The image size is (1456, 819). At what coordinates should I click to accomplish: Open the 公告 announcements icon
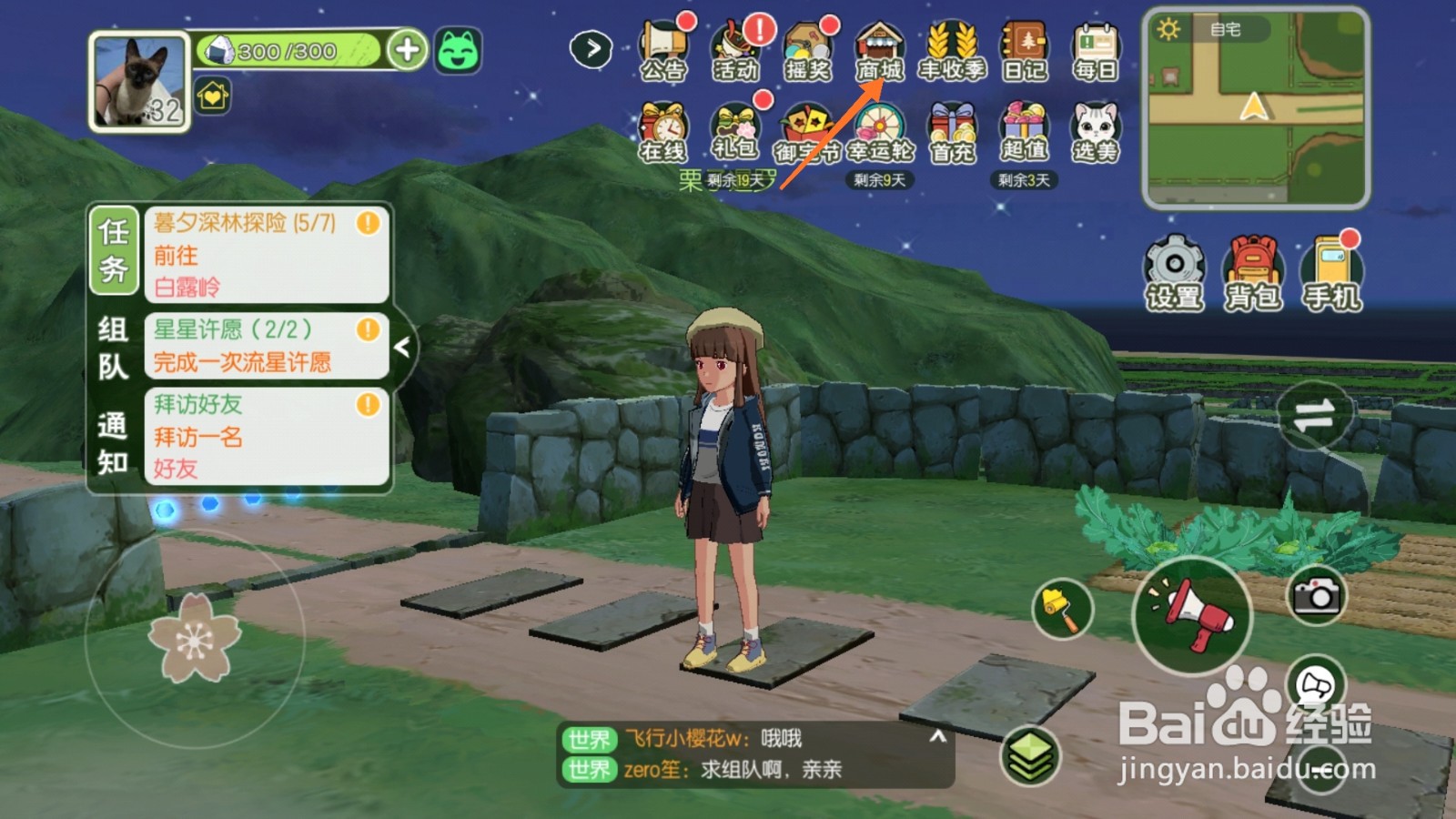click(x=662, y=52)
